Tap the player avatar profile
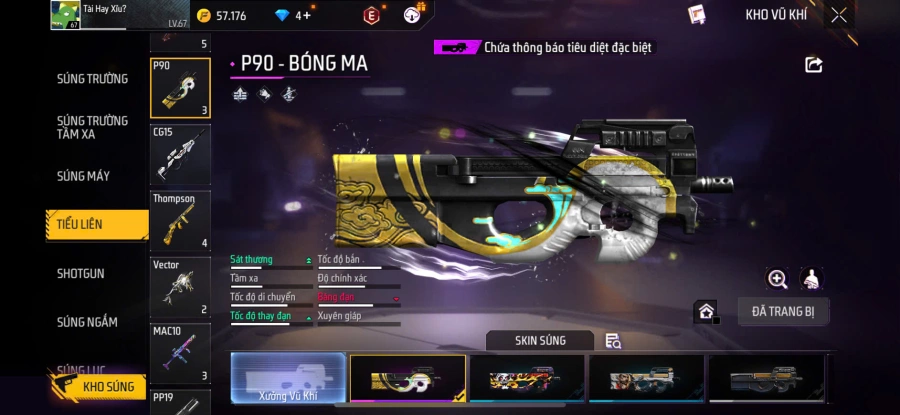This screenshot has width=900, height=415. 65,15
